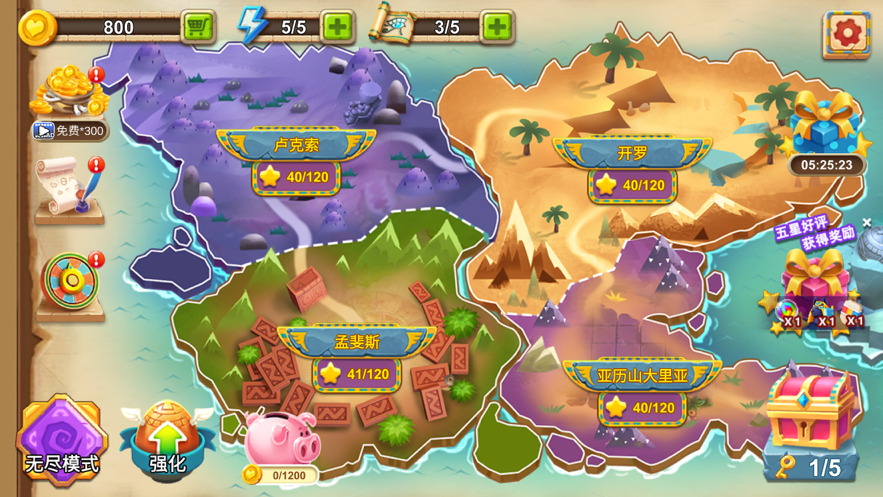Image resolution: width=883 pixels, height=497 pixels.
Task: Add map scrolls with the plus button
Action: pyautogui.click(x=497, y=26)
